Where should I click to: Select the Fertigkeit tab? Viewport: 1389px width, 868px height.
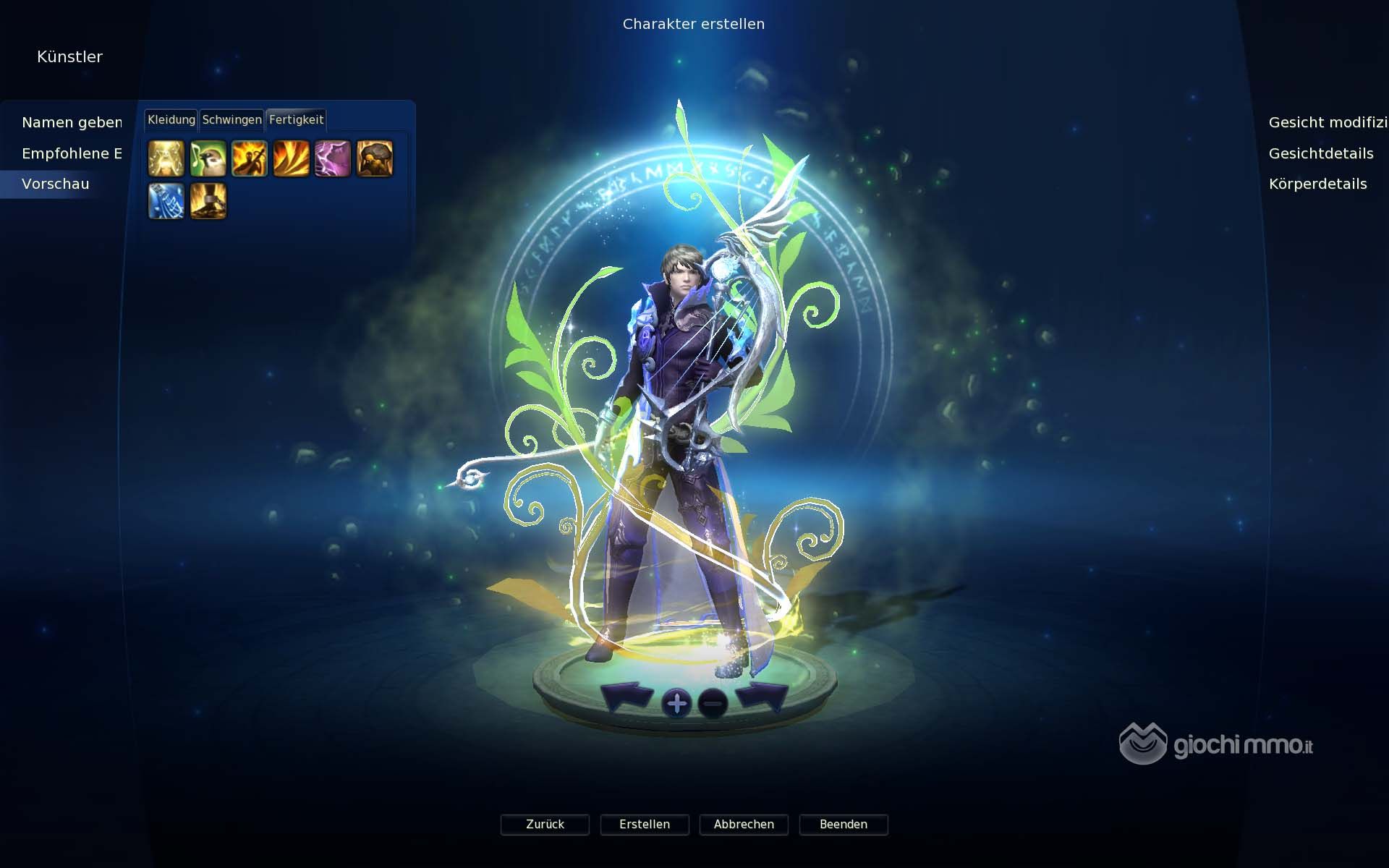coord(296,120)
